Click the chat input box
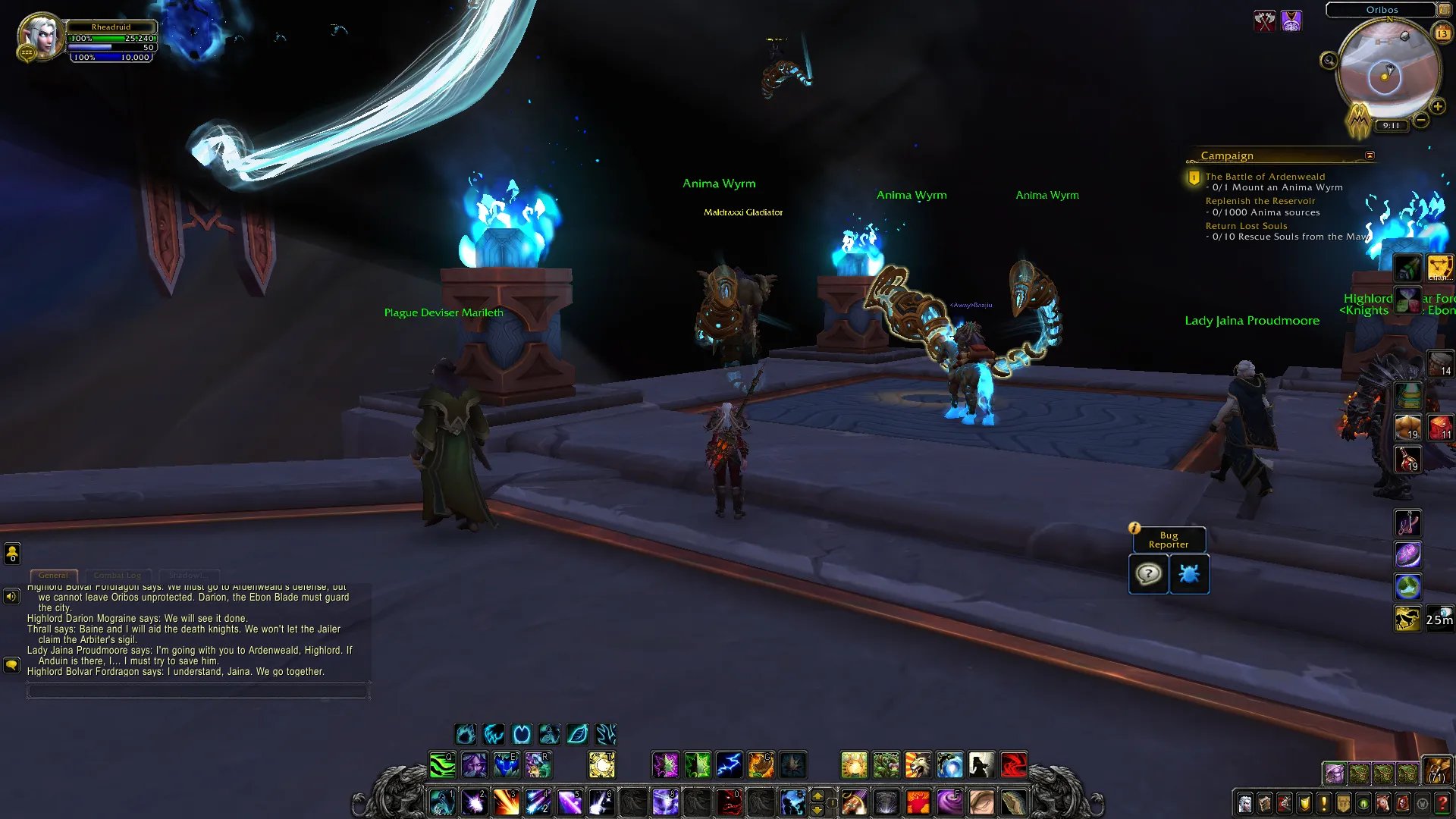The height and width of the screenshot is (819, 1456). (198, 690)
